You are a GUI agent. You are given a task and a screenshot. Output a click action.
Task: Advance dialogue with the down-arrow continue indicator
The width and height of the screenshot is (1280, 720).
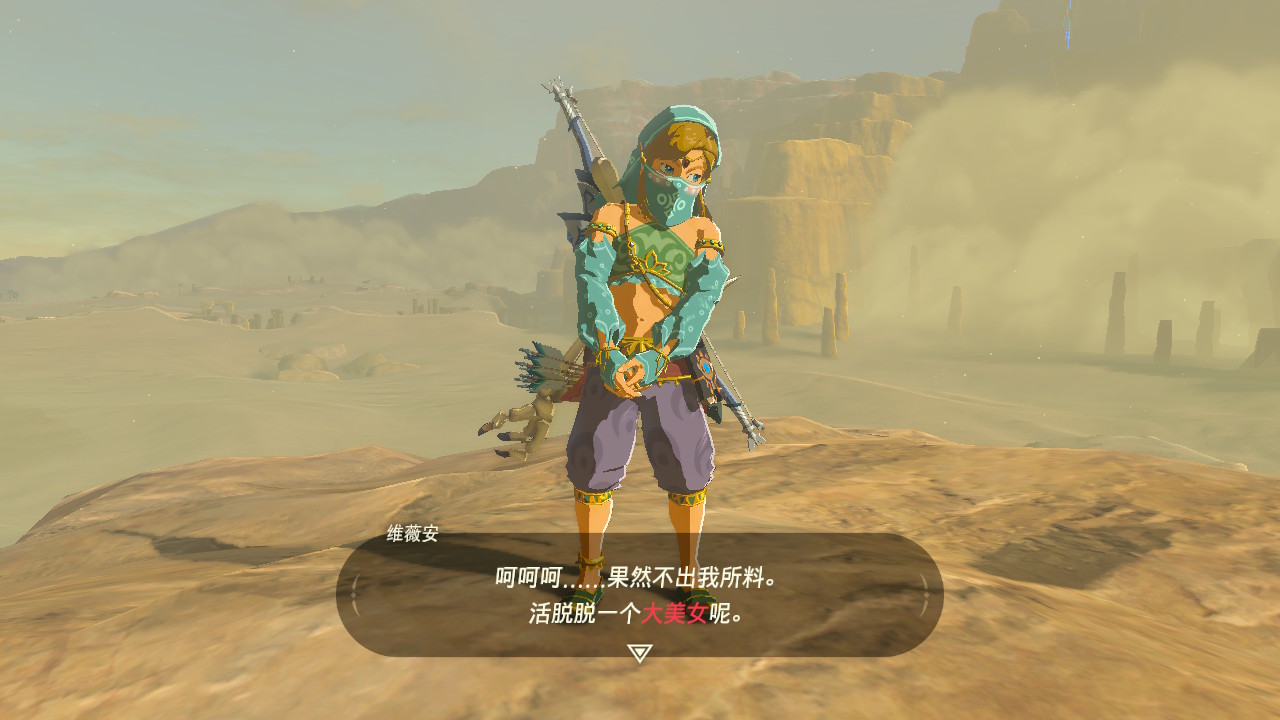click(639, 653)
